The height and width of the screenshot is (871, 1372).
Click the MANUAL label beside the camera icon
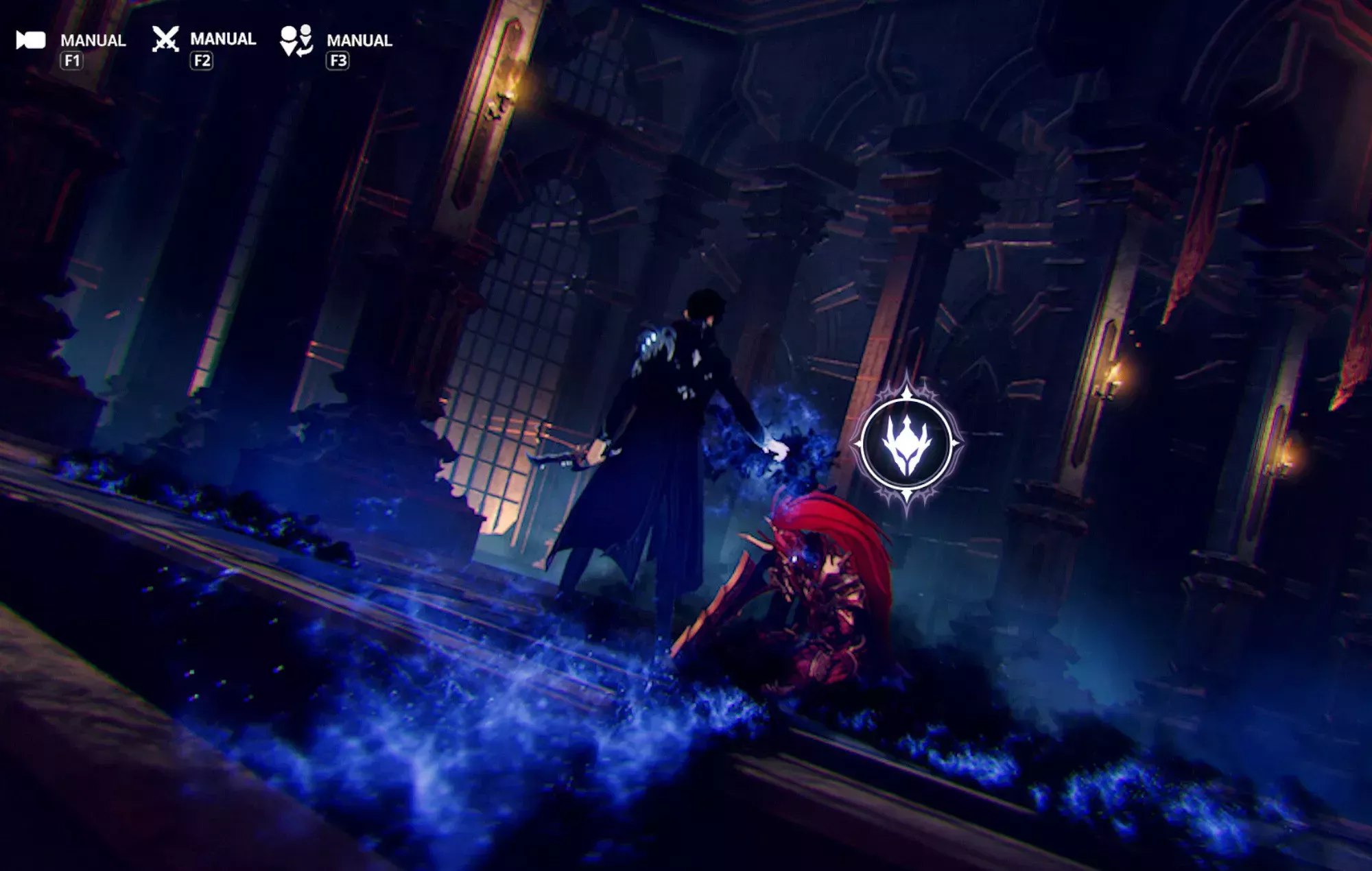[x=93, y=41]
